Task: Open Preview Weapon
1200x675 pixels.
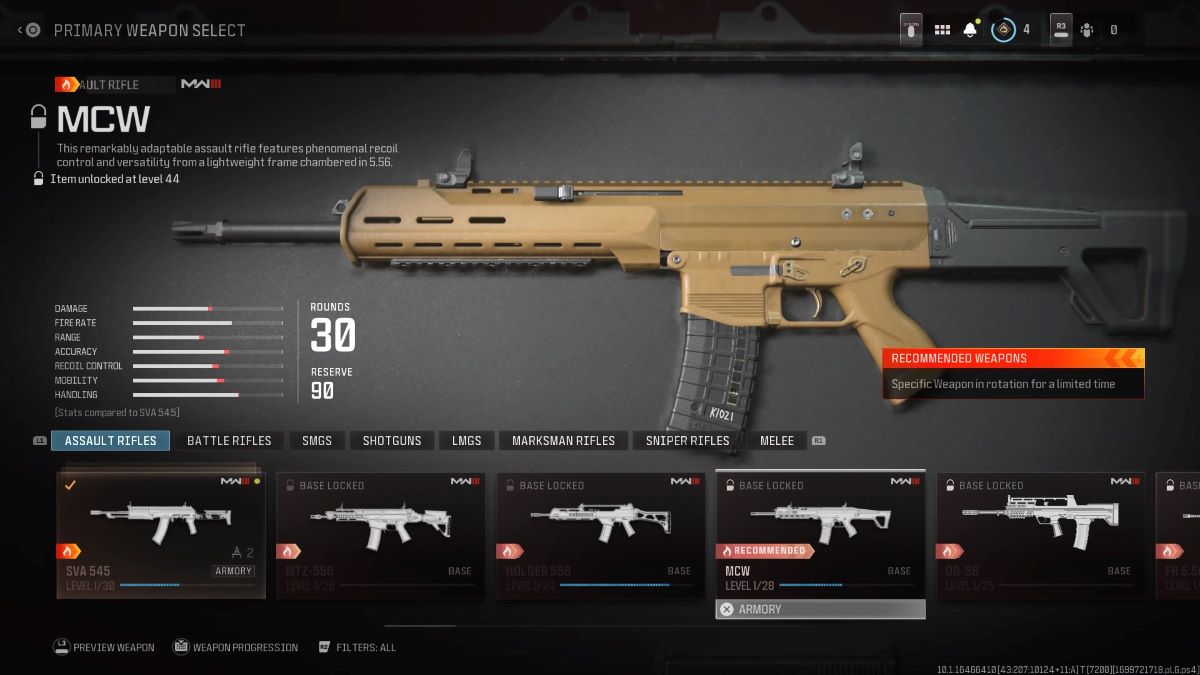Action: click(x=104, y=647)
